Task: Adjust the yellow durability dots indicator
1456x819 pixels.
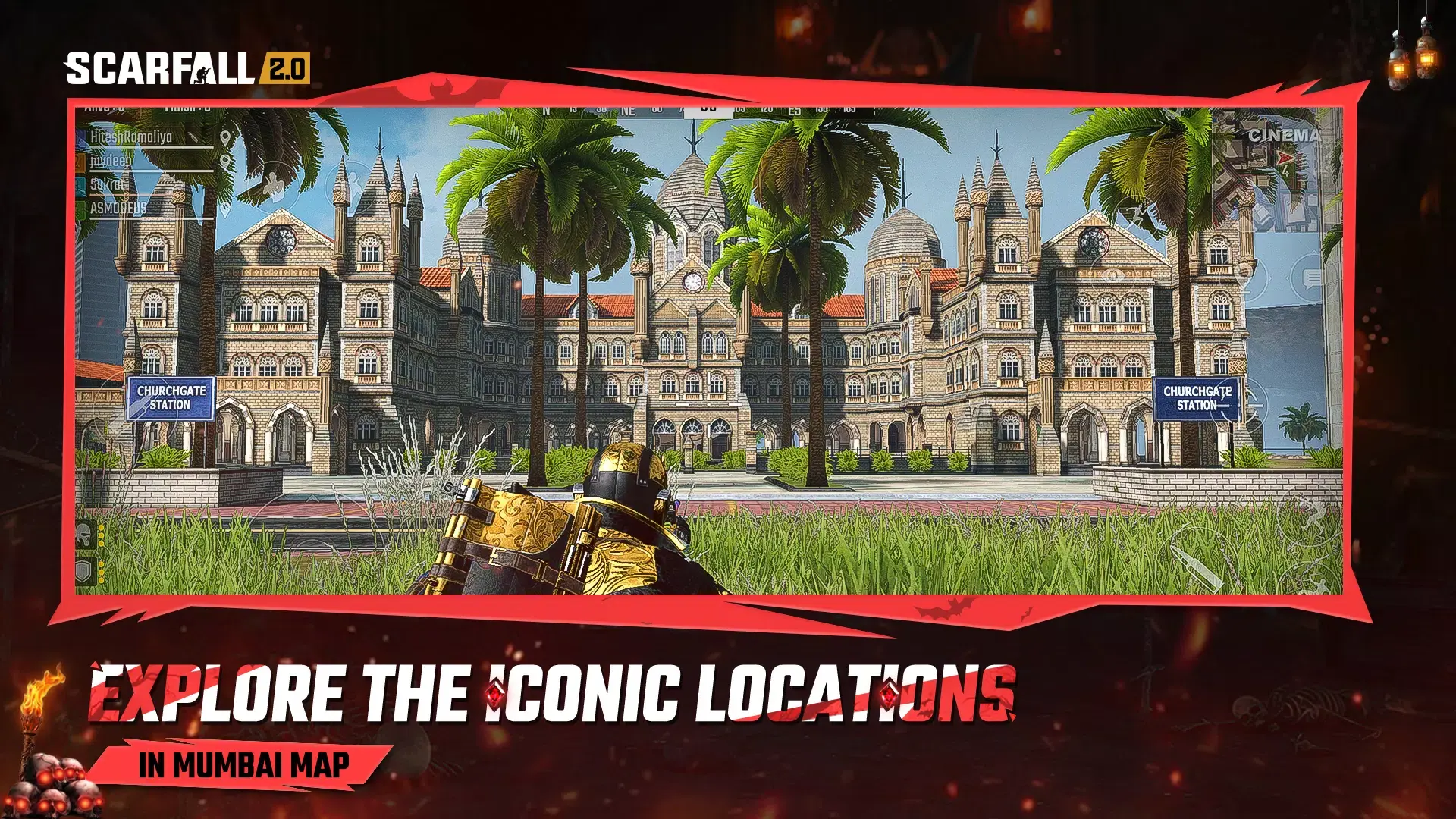Action: click(x=102, y=535)
